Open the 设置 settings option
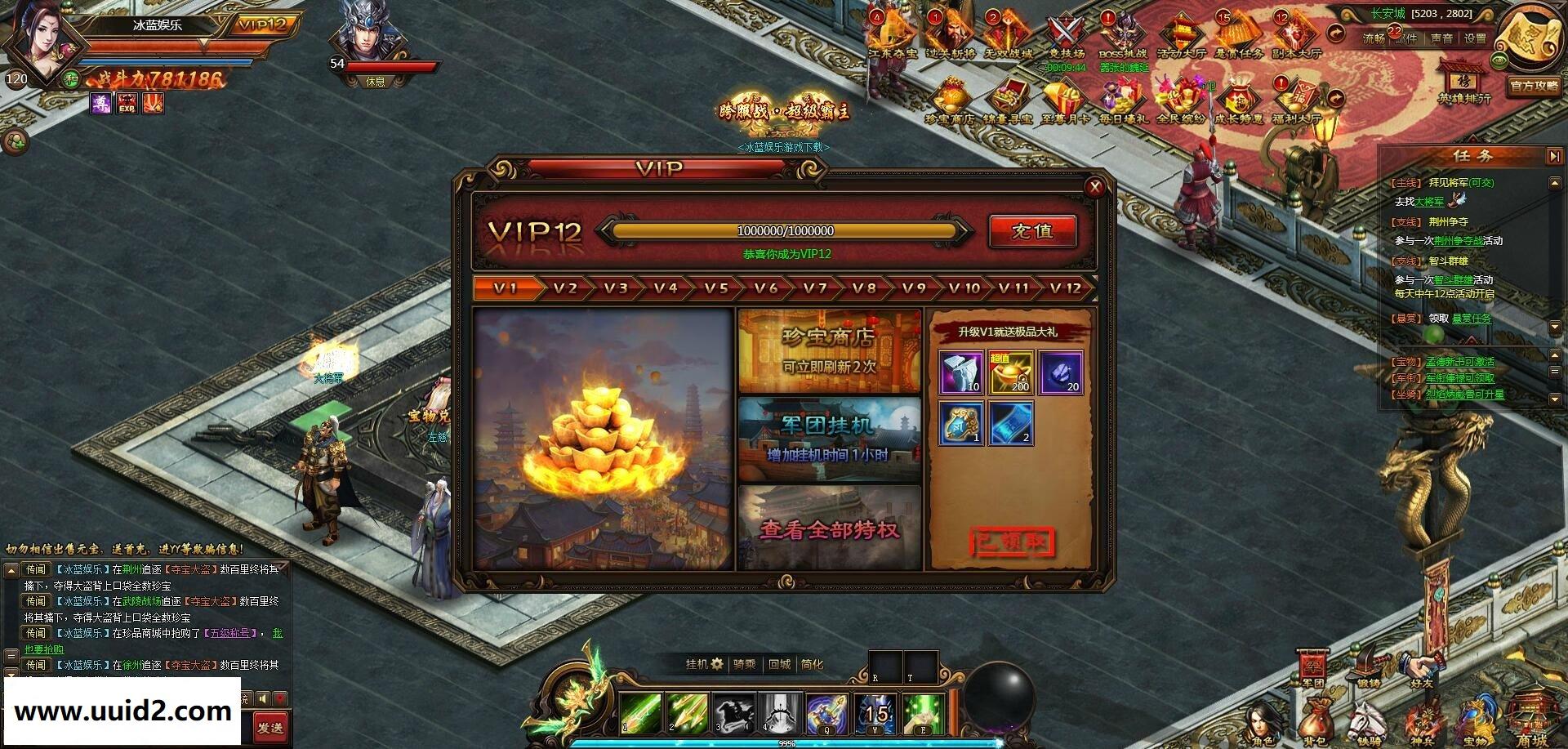1568x749 pixels. (1475, 38)
